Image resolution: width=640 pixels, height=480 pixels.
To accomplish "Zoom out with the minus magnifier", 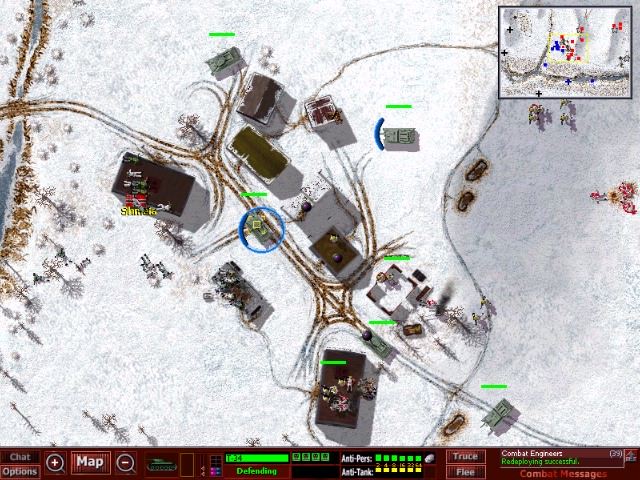I will tap(126, 463).
